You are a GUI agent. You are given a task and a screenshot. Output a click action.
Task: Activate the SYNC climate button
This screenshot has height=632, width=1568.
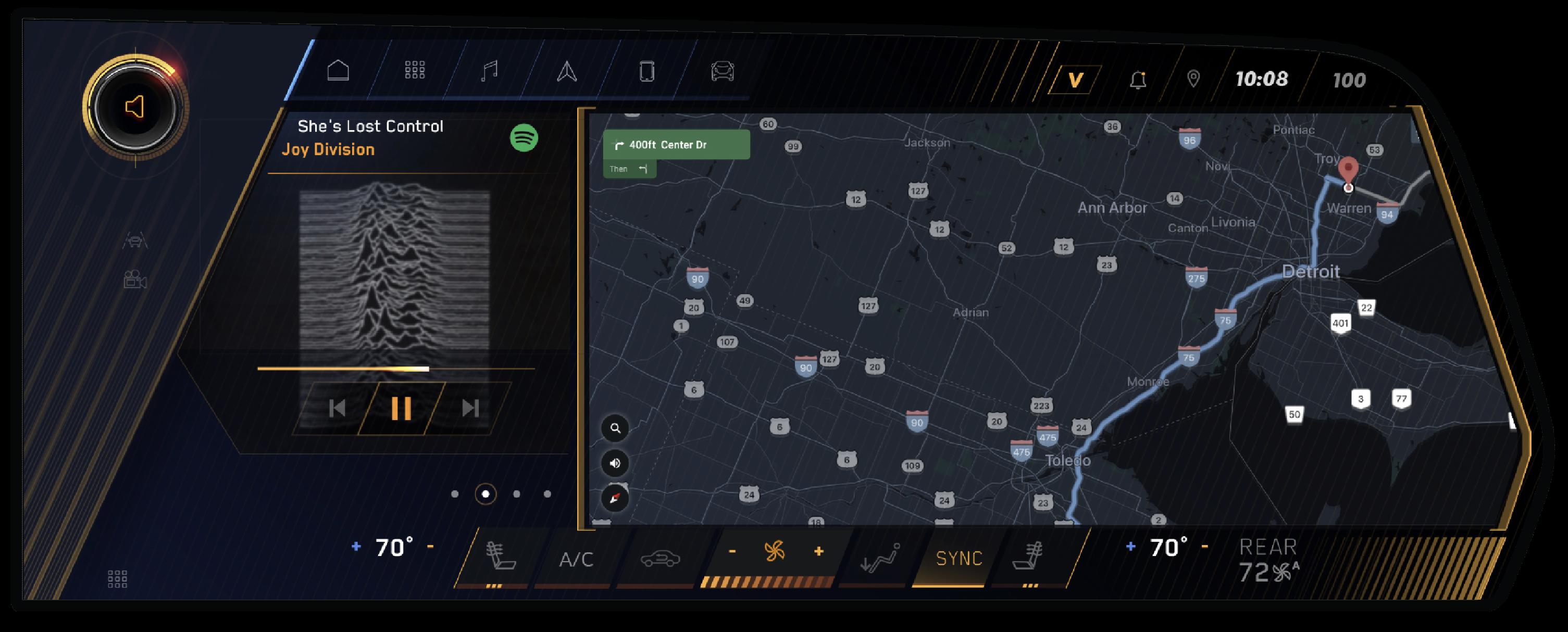coord(959,559)
